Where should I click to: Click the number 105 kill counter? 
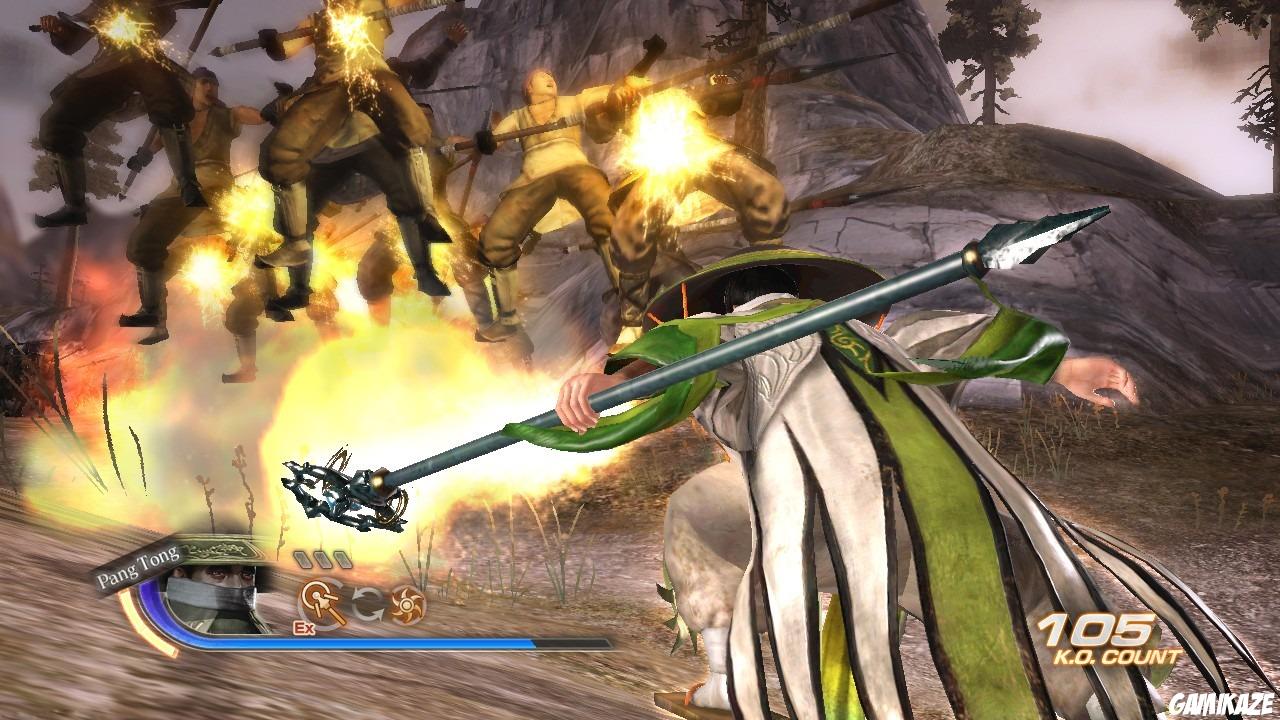click(x=1098, y=630)
